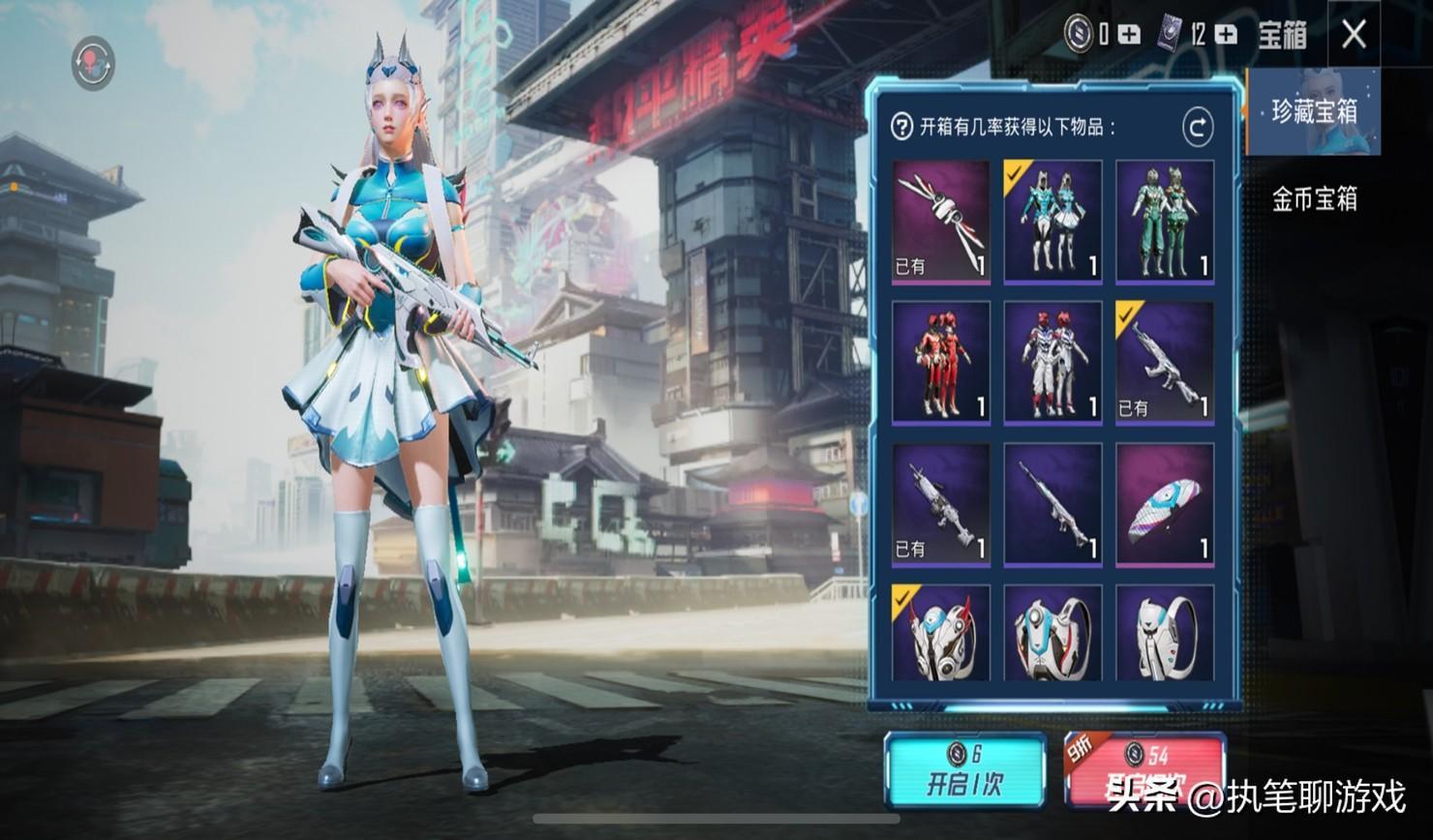Select the white helmet with checkmark
The image size is (1433, 840).
click(940, 634)
